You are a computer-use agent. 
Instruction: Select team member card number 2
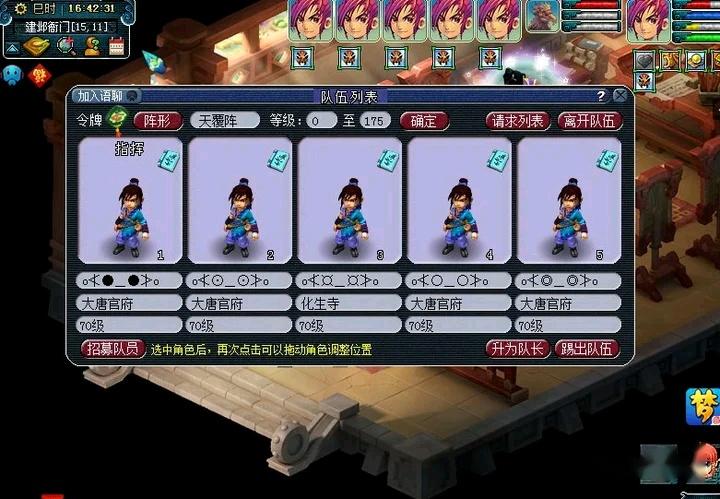click(x=240, y=200)
